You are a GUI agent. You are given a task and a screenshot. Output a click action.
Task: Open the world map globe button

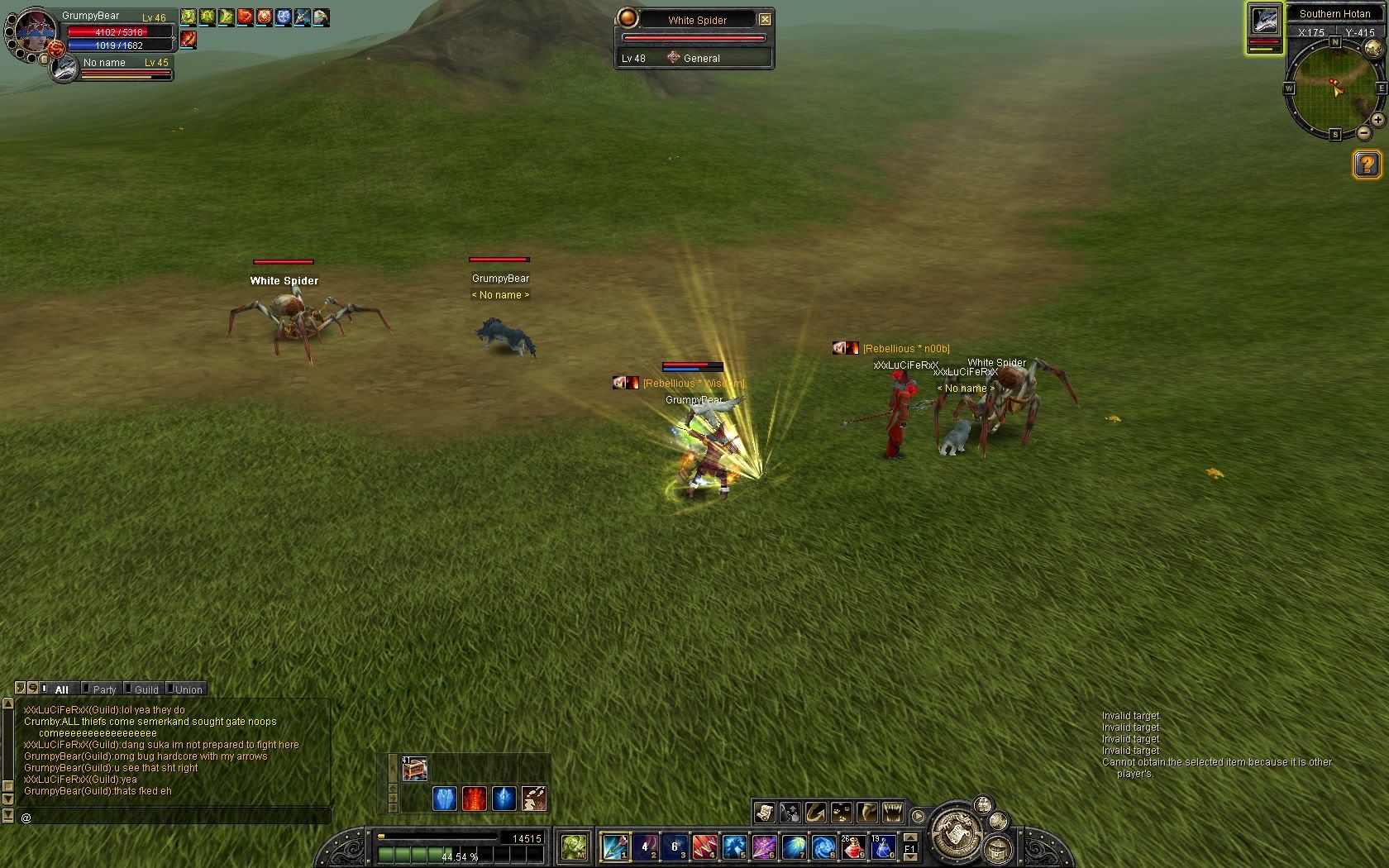pyautogui.click(x=1372, y=48)
